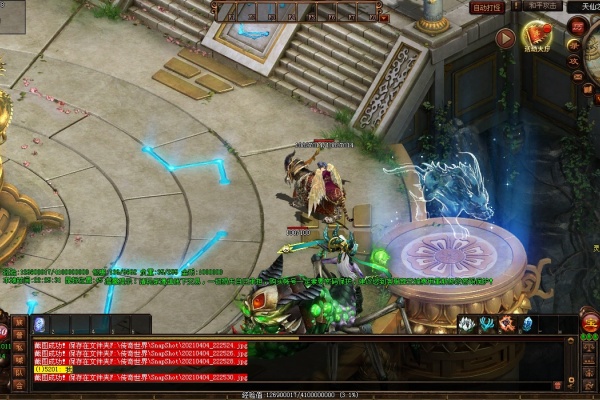
Task: Select the blue orb hotbar slot
Action: point(40,324)
